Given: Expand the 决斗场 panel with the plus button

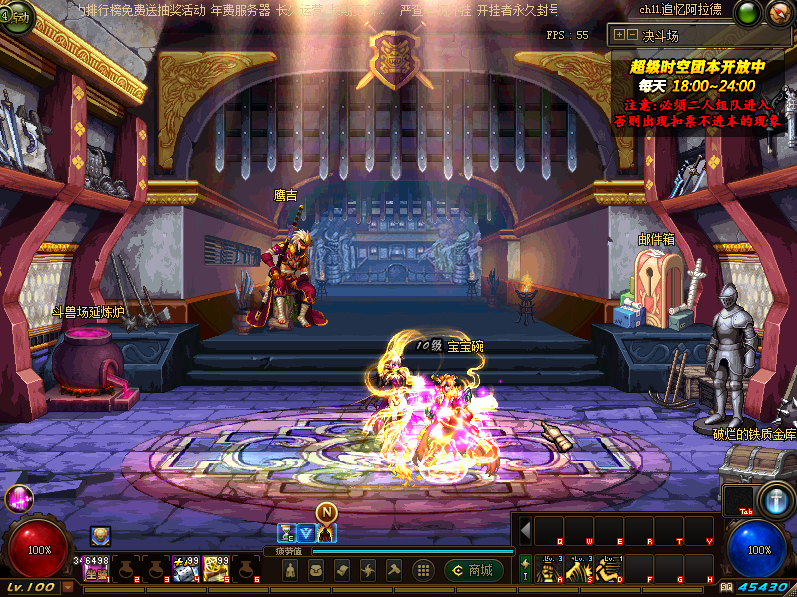Looking at the screenshot, I should click(x=620, y=35).
